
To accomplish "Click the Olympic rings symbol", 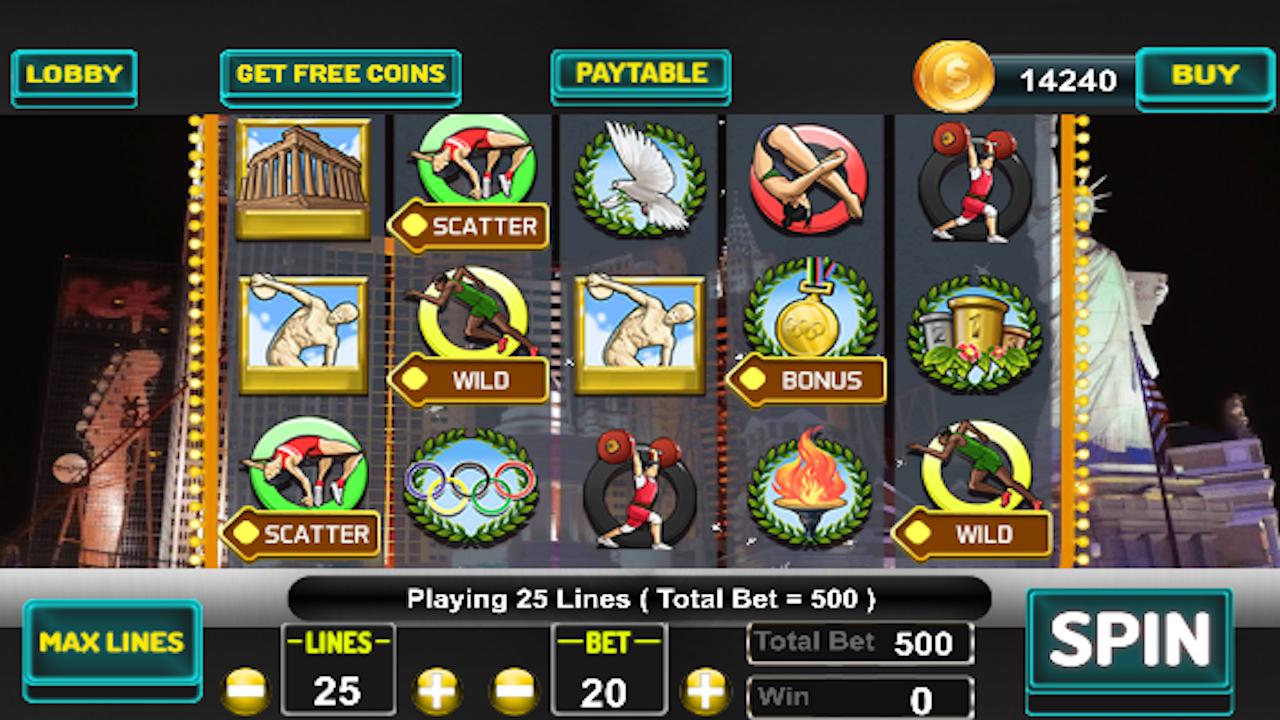I will 470,485.
